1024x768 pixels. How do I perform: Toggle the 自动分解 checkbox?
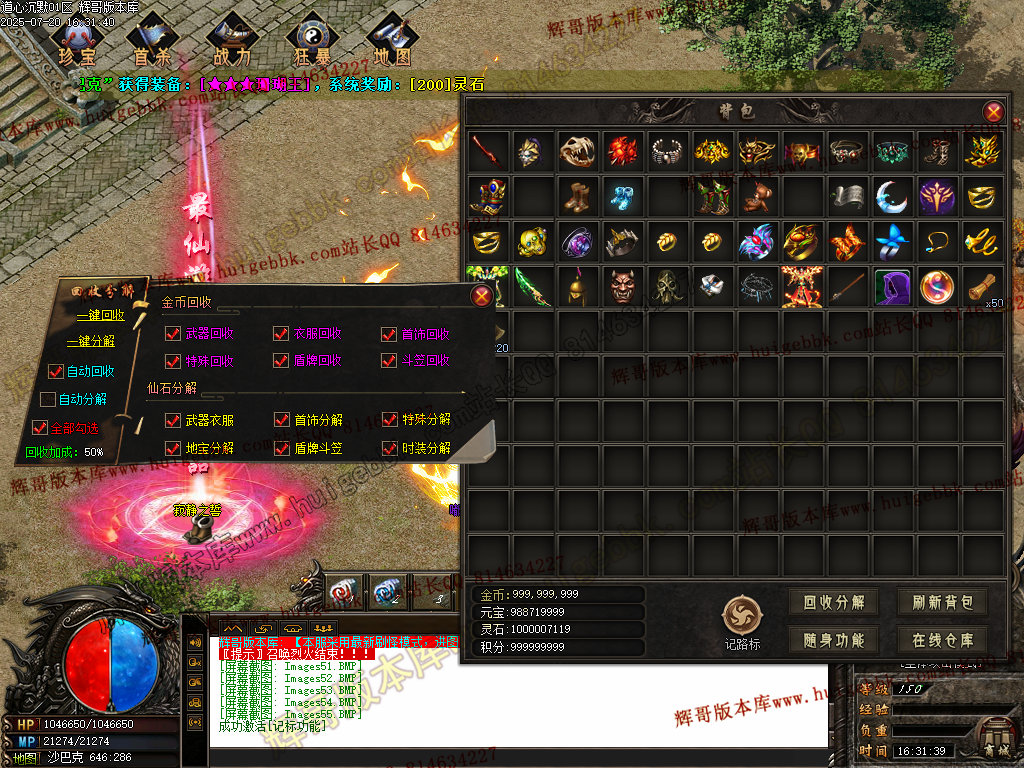[x=48, y=400]
